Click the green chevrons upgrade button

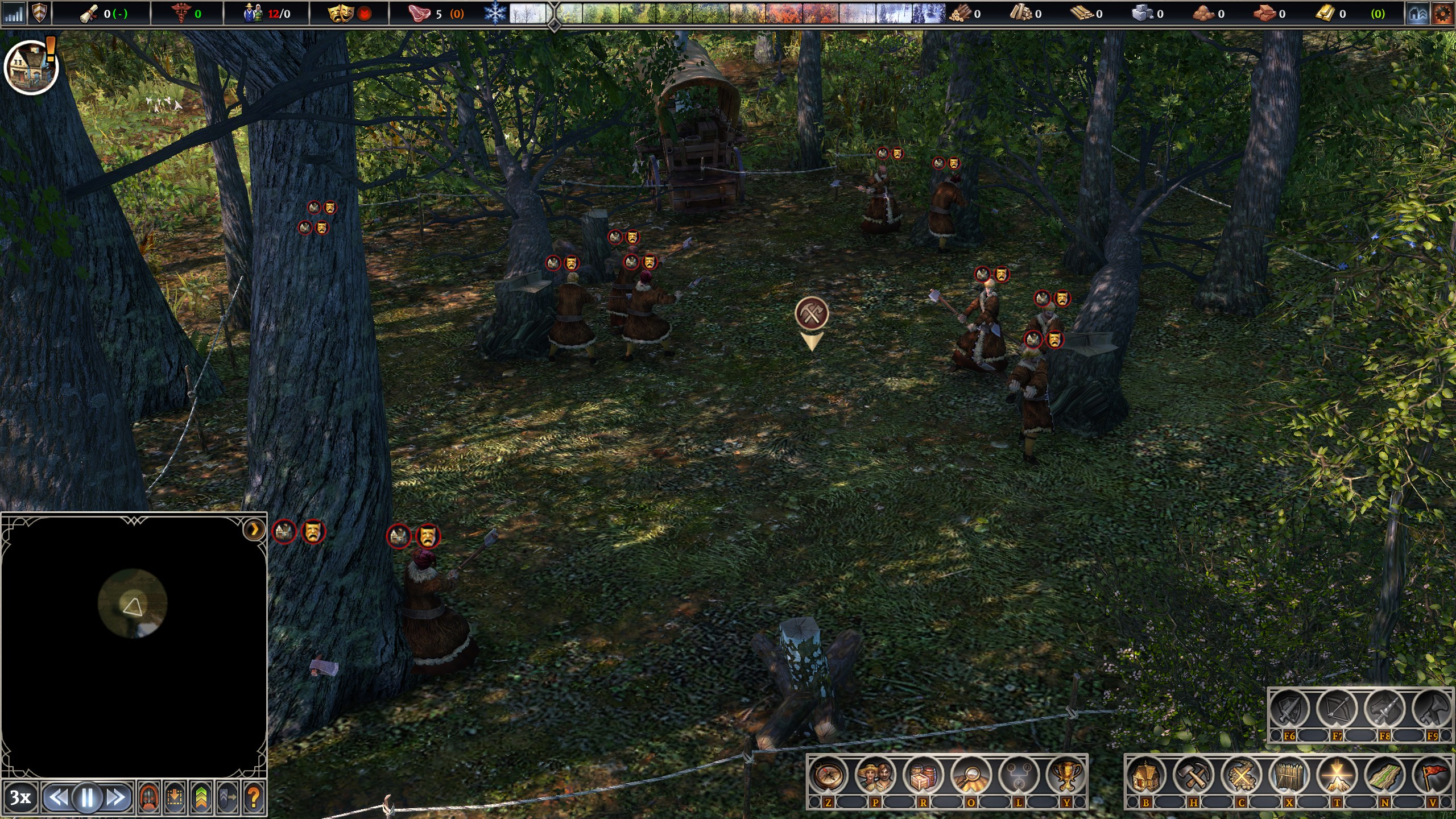coord(201,798)
